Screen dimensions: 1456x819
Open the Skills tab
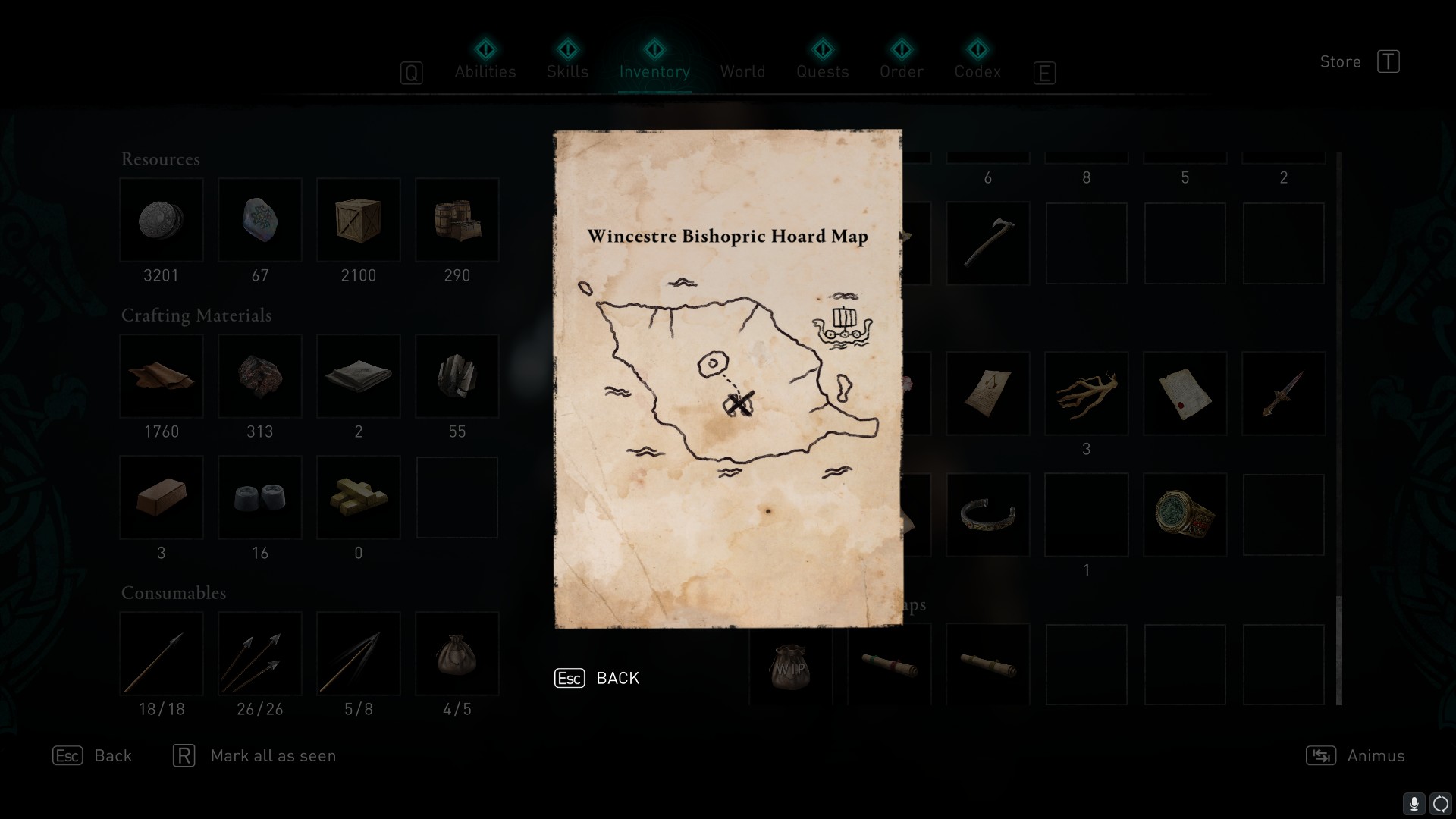(x=567, y=71)
